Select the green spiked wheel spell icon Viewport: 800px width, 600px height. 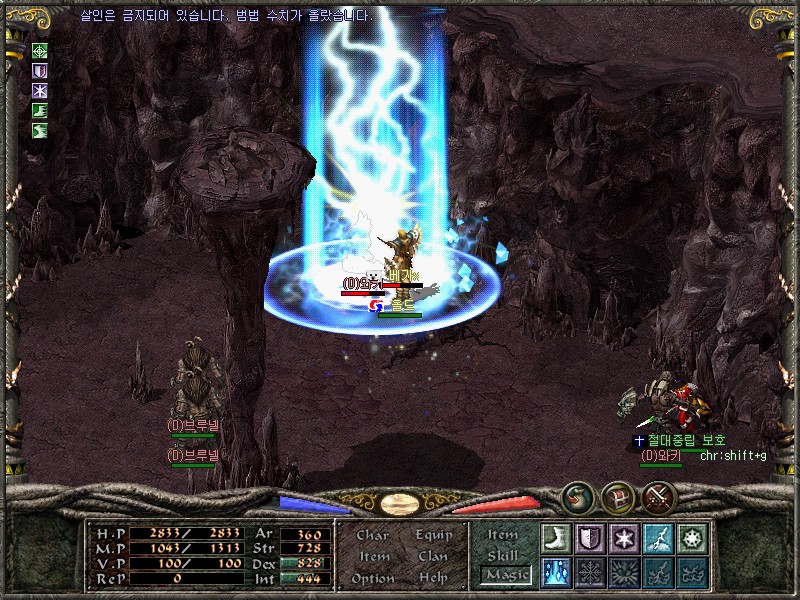692,538
